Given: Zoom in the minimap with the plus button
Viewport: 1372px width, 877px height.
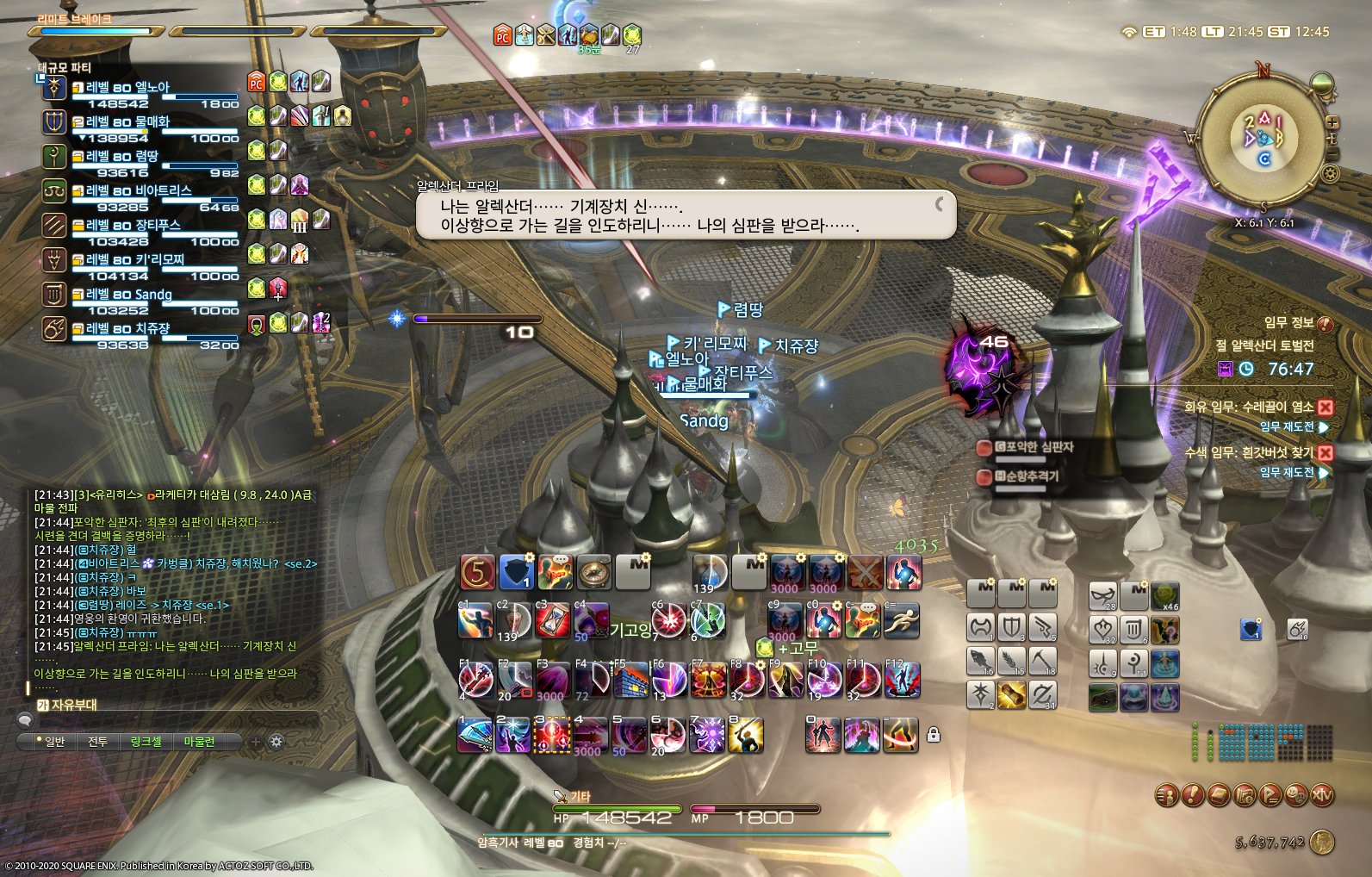Looking at the screenshot, I should [1332, 122].
